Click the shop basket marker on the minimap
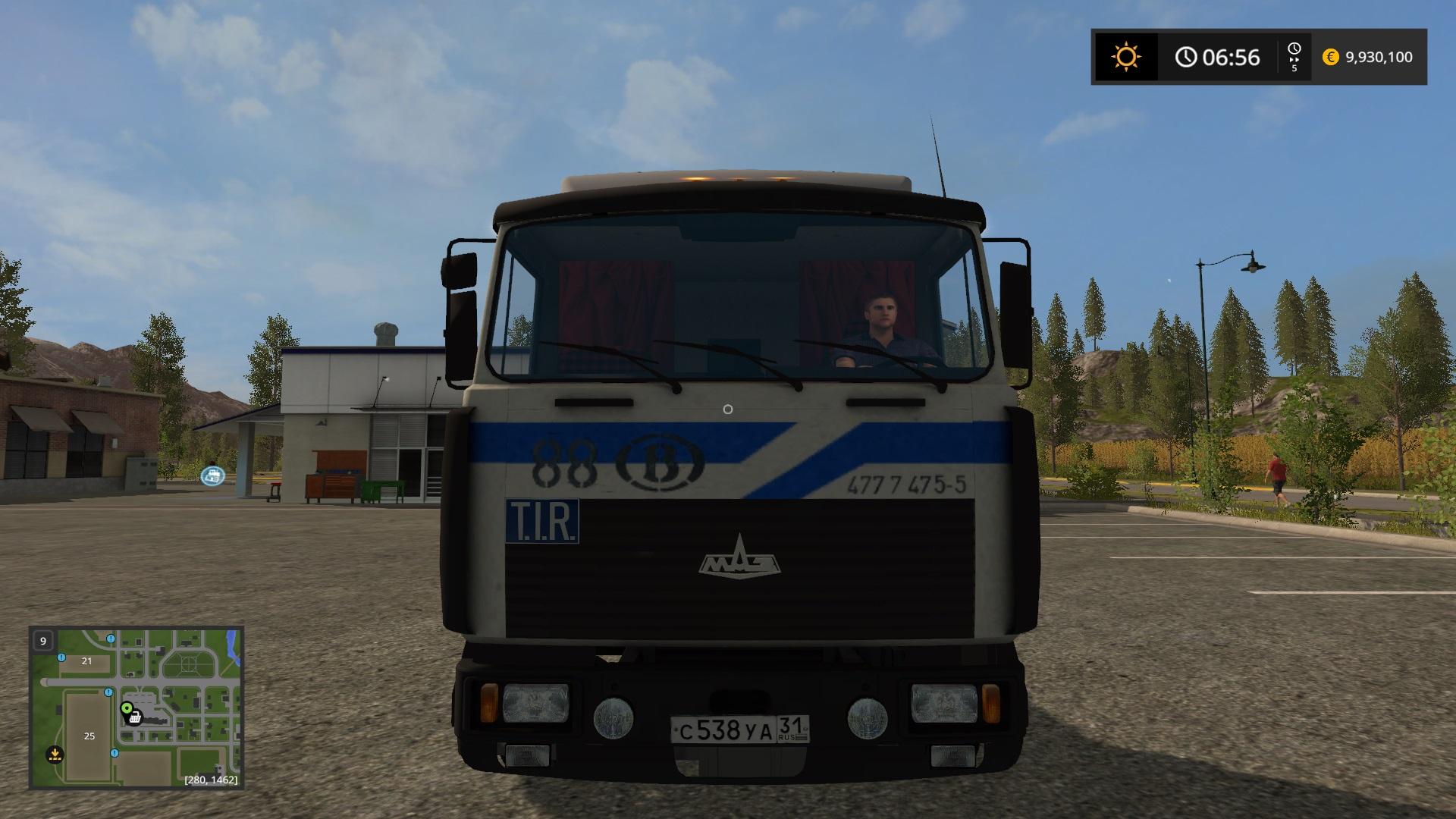This screenshot has width=1456, height=819. 135,717
